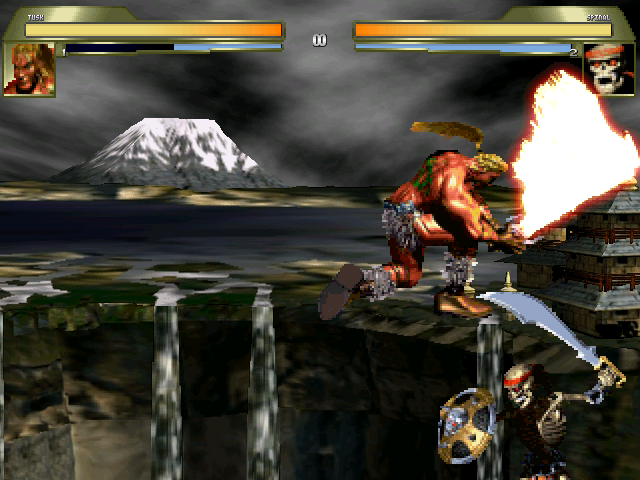The image size is (640, 480).
Task: Select Spinal's skull portrait
Action: point(610,69)
